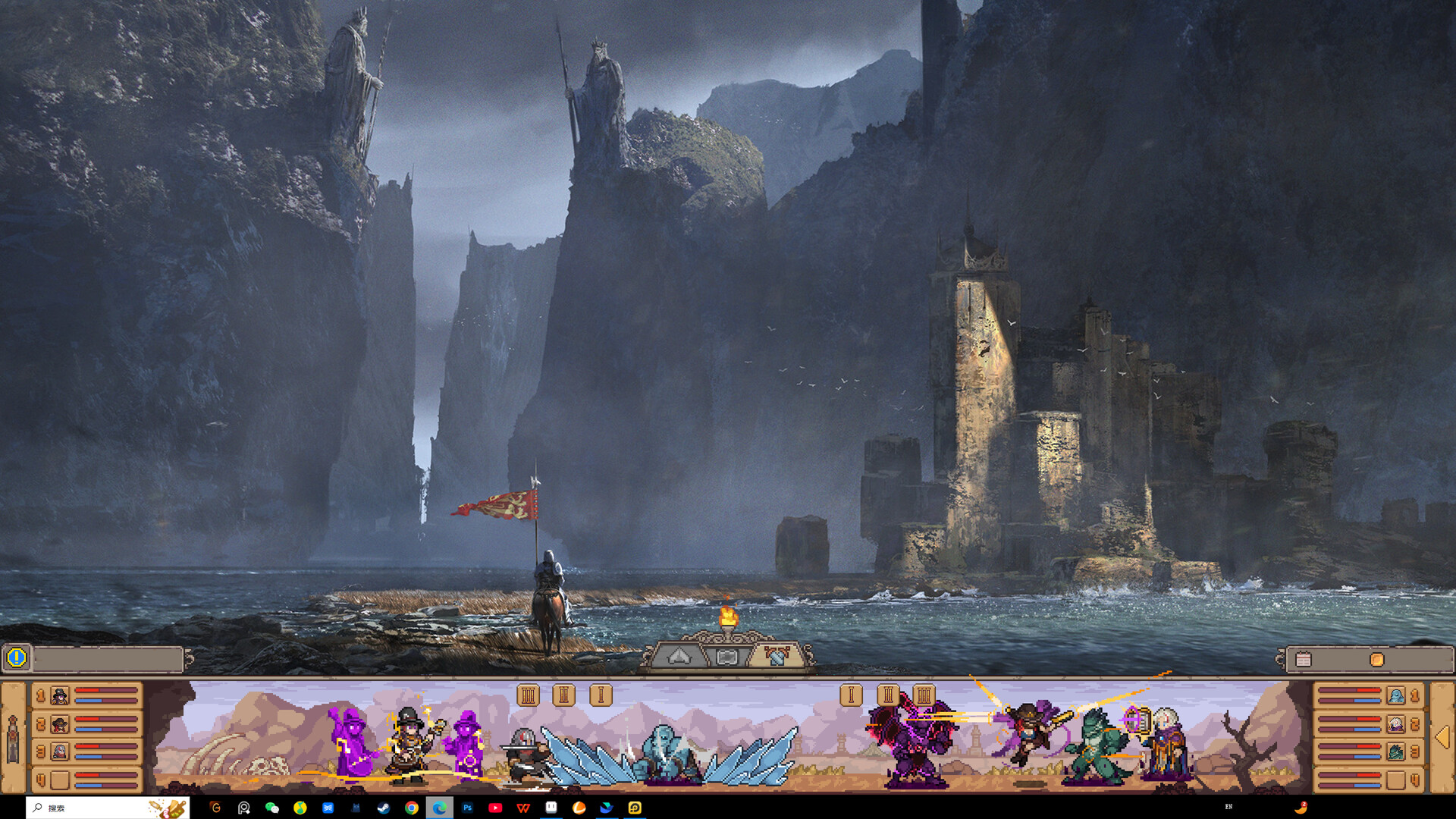Select left team hero portrait number 1
Screen dimensions: 1456x819
click(x=60, y=695)
